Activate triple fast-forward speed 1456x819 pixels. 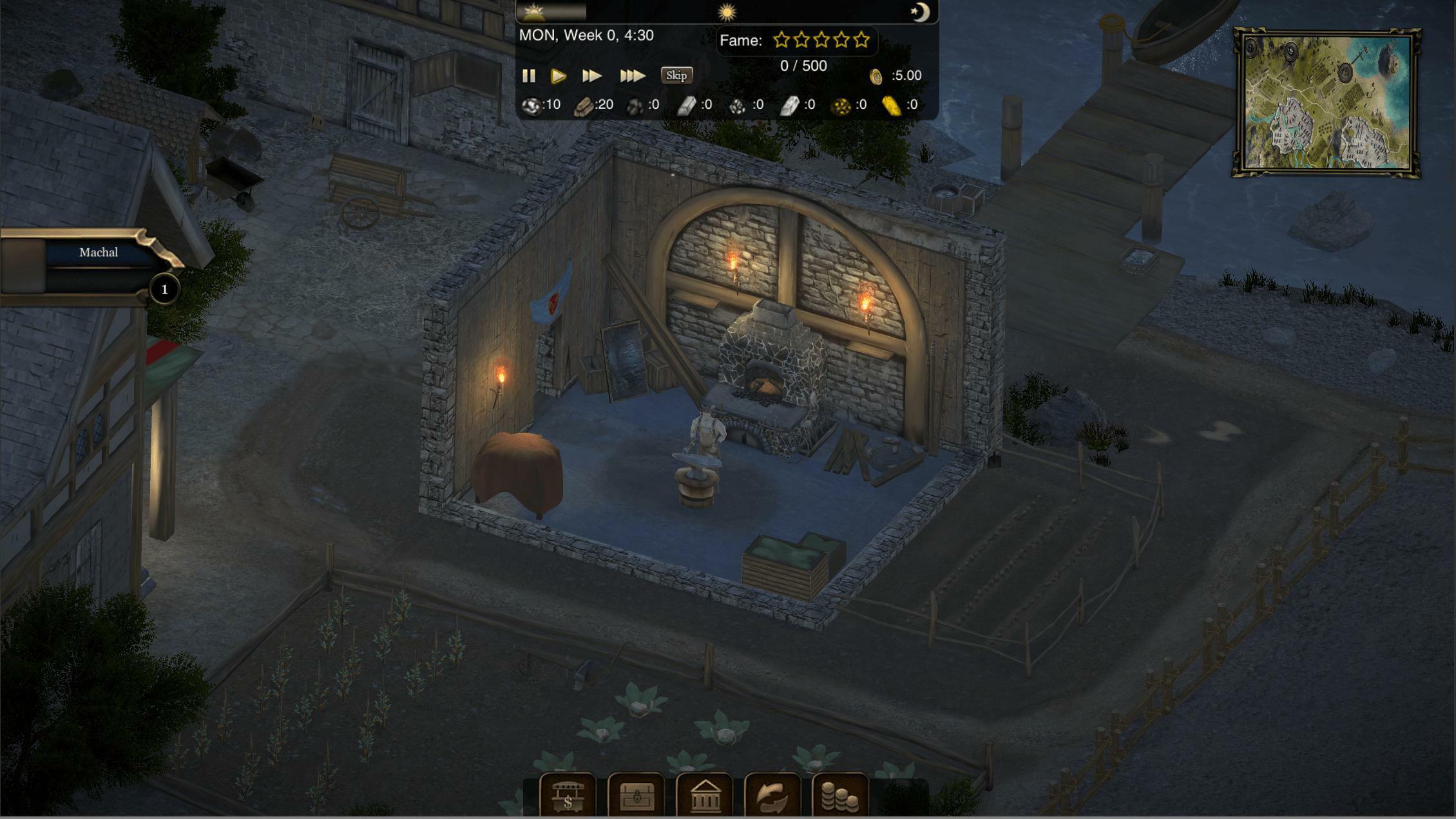[x=632, y=75]
